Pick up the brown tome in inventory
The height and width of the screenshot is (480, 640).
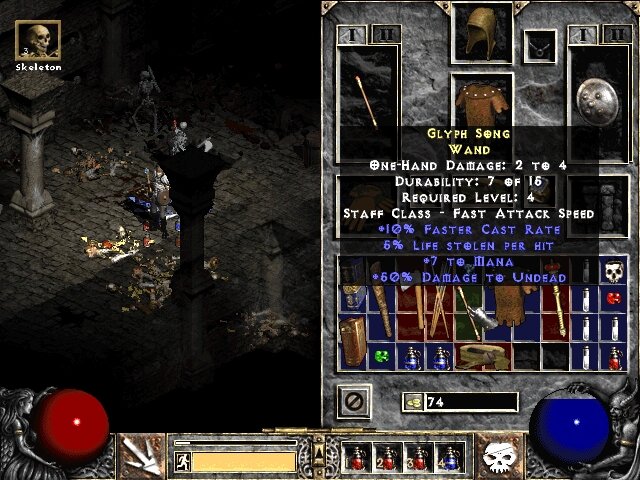coord(352,340)
